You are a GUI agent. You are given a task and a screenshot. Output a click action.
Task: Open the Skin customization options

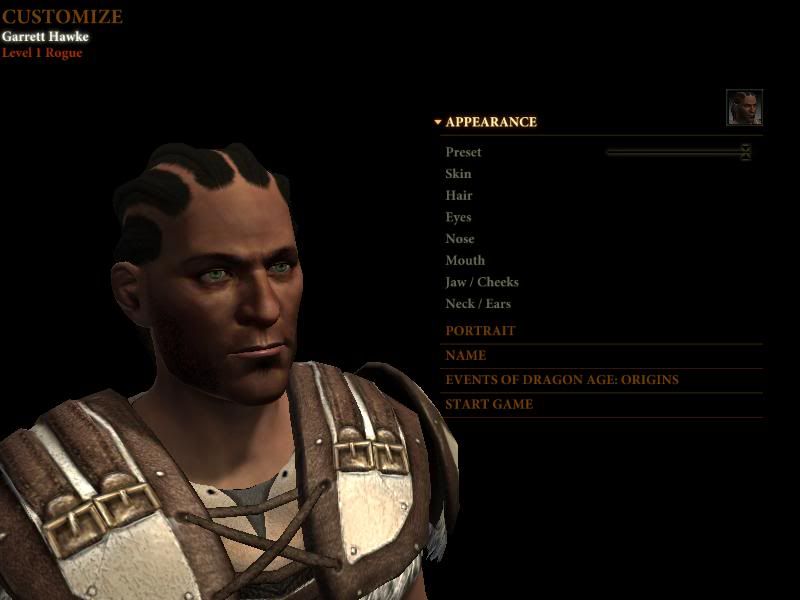pos(458,174)
